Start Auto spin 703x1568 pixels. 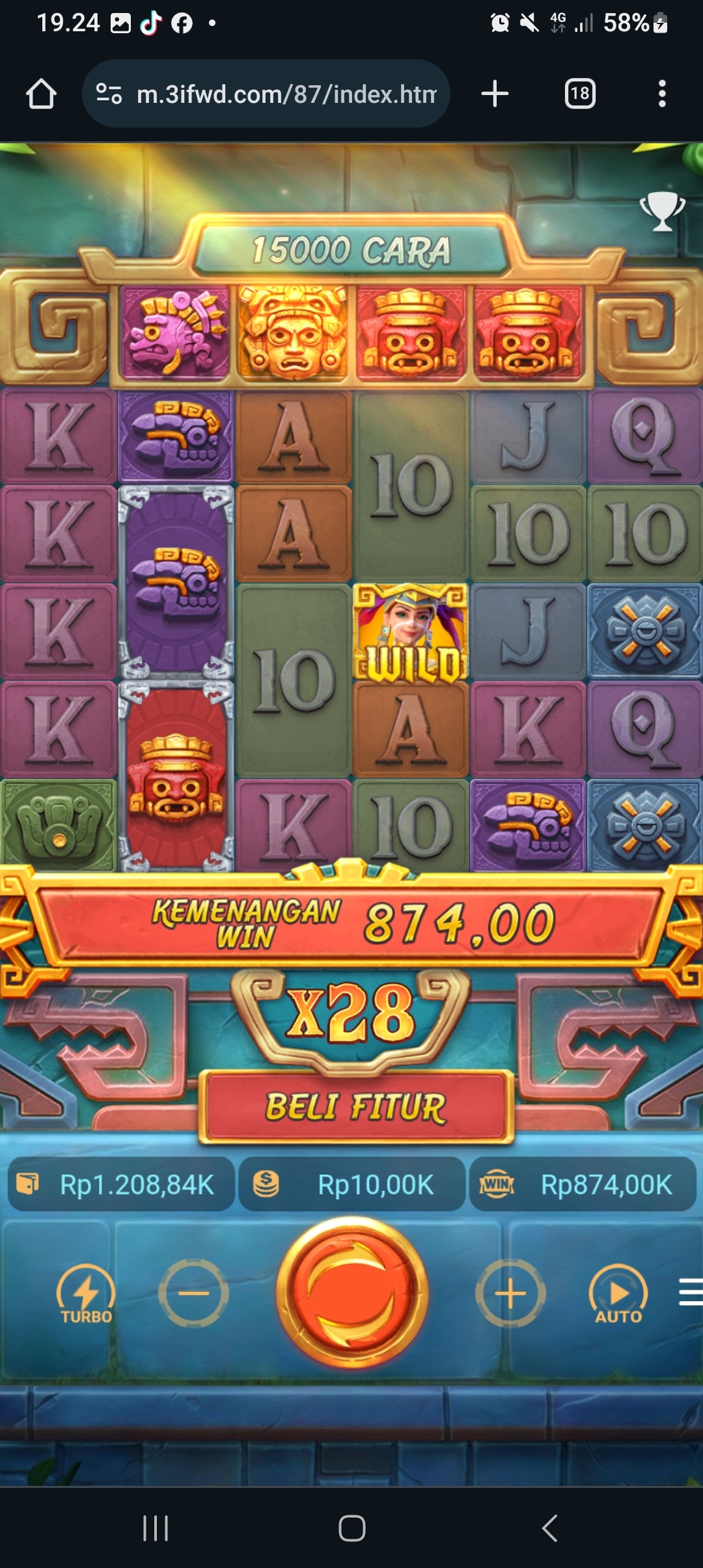(x=618, y=1294)
